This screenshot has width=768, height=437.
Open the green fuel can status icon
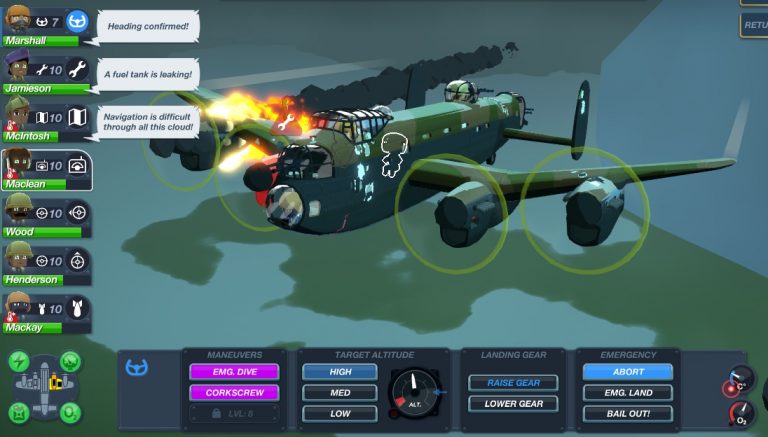point(19,412)
